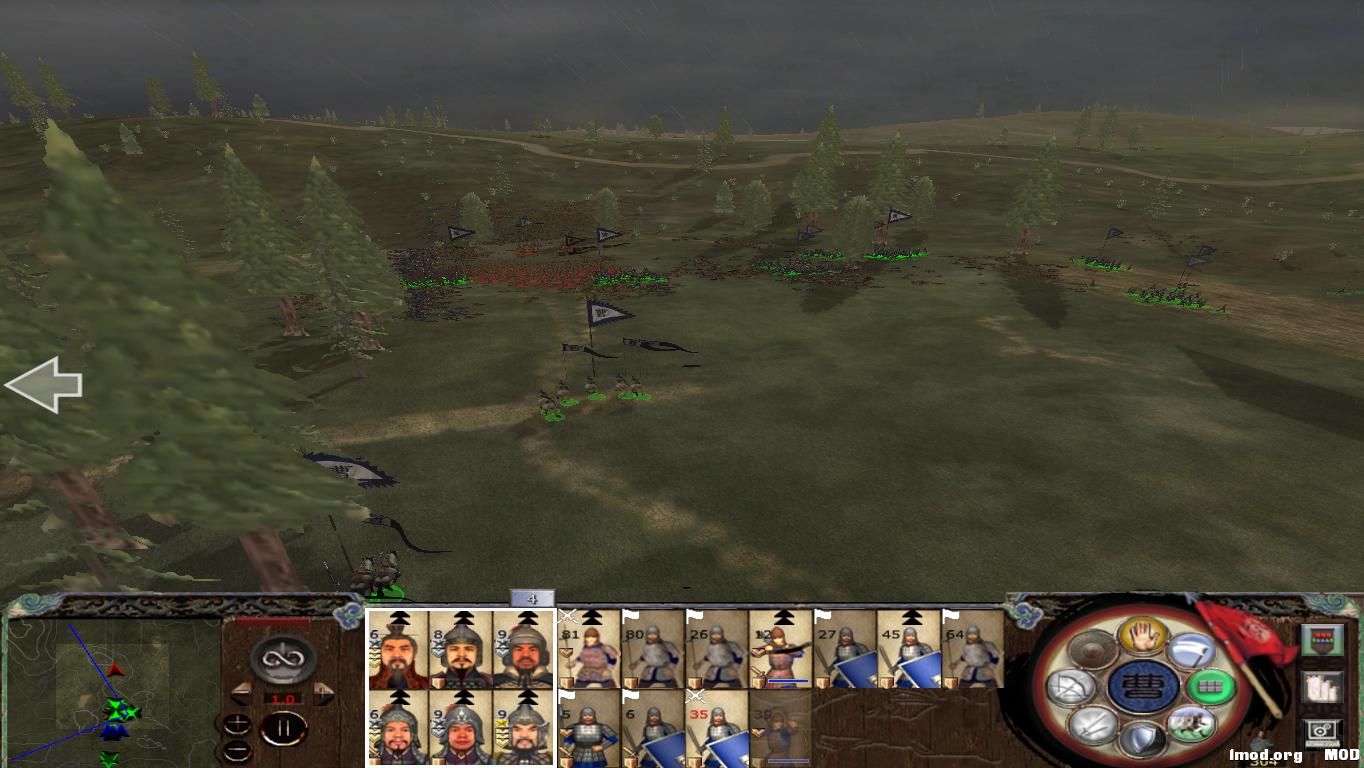The height and width of the screenshot is (768, 1364).
Task: Enable guard mode with the shield icon
Action: click(x=1144, y=735)
